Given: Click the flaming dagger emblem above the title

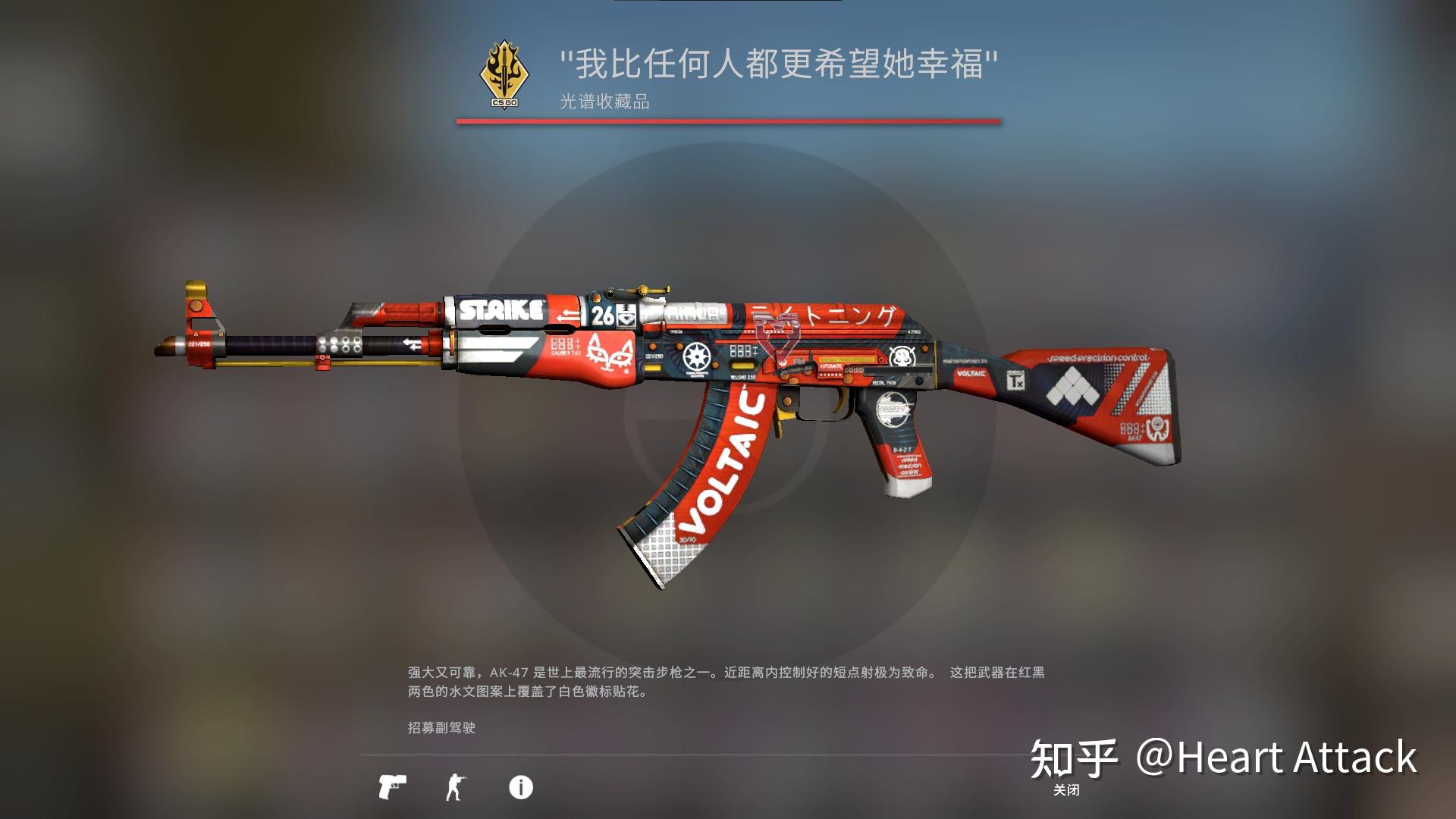Looking at the screenshot, I should (x=504, y=67).
